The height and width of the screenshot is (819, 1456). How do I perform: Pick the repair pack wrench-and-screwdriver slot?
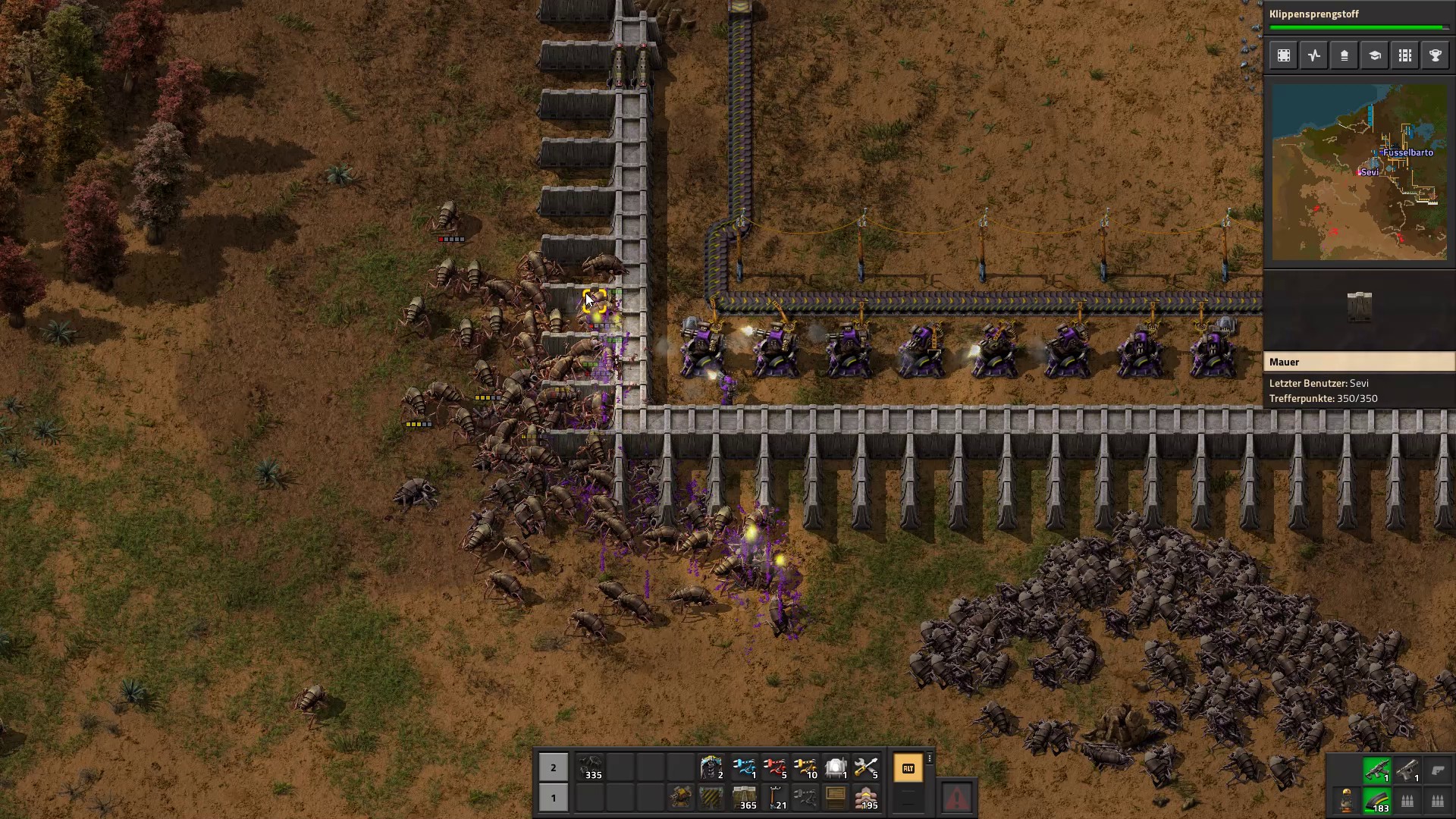866,768
